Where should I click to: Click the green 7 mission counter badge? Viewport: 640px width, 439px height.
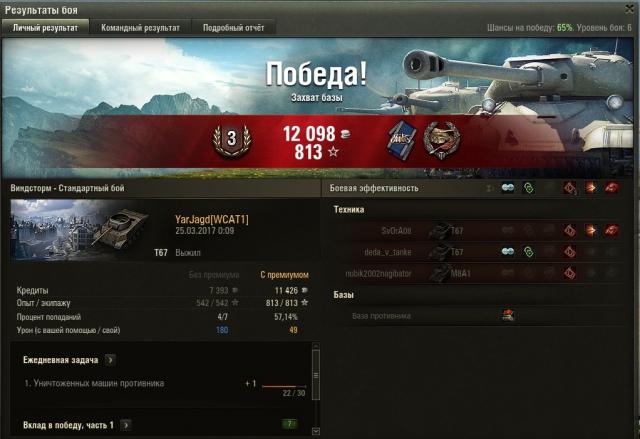coord(290,425)
